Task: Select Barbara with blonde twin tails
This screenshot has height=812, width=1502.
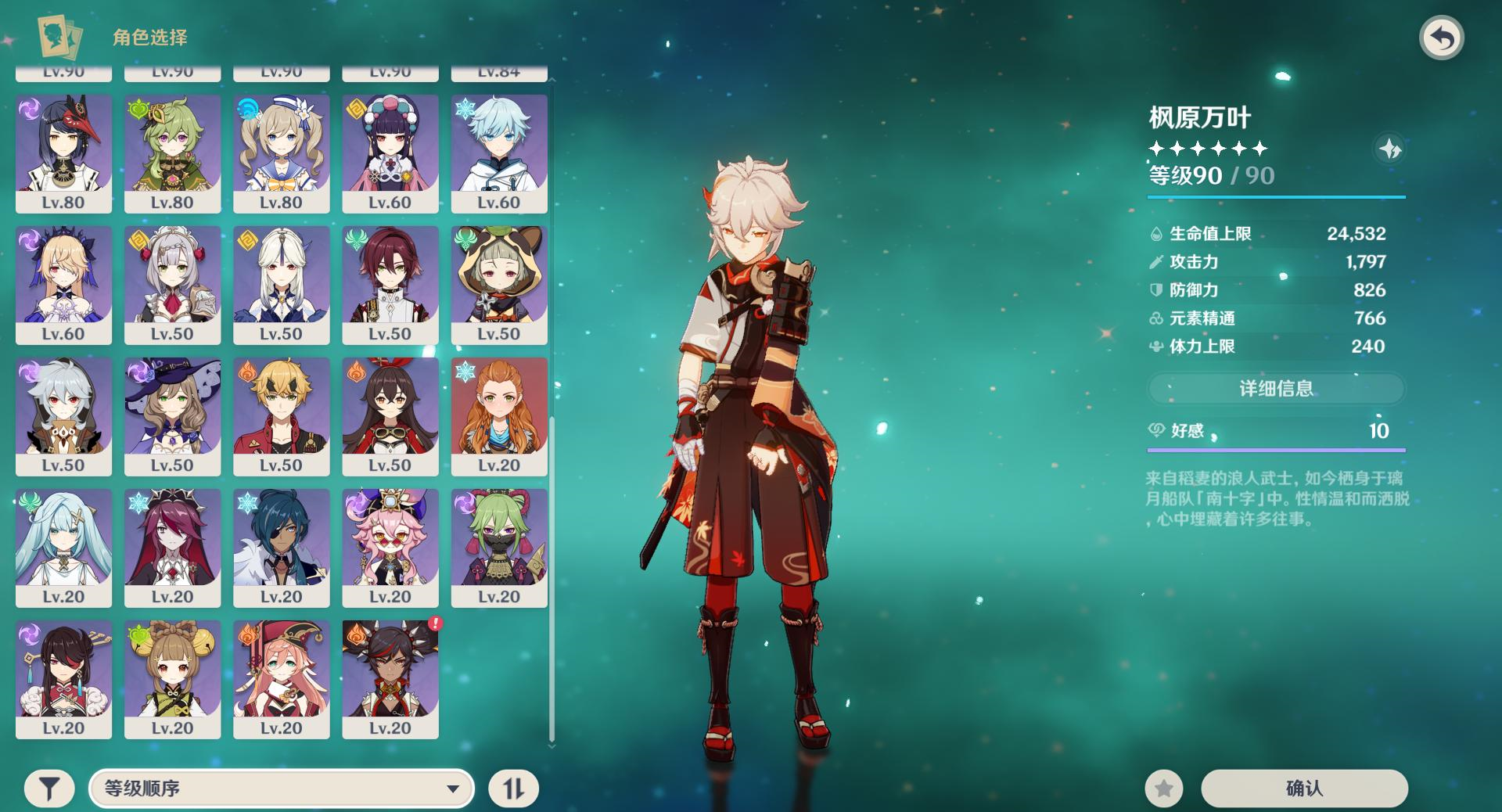Action: (281, 153)
